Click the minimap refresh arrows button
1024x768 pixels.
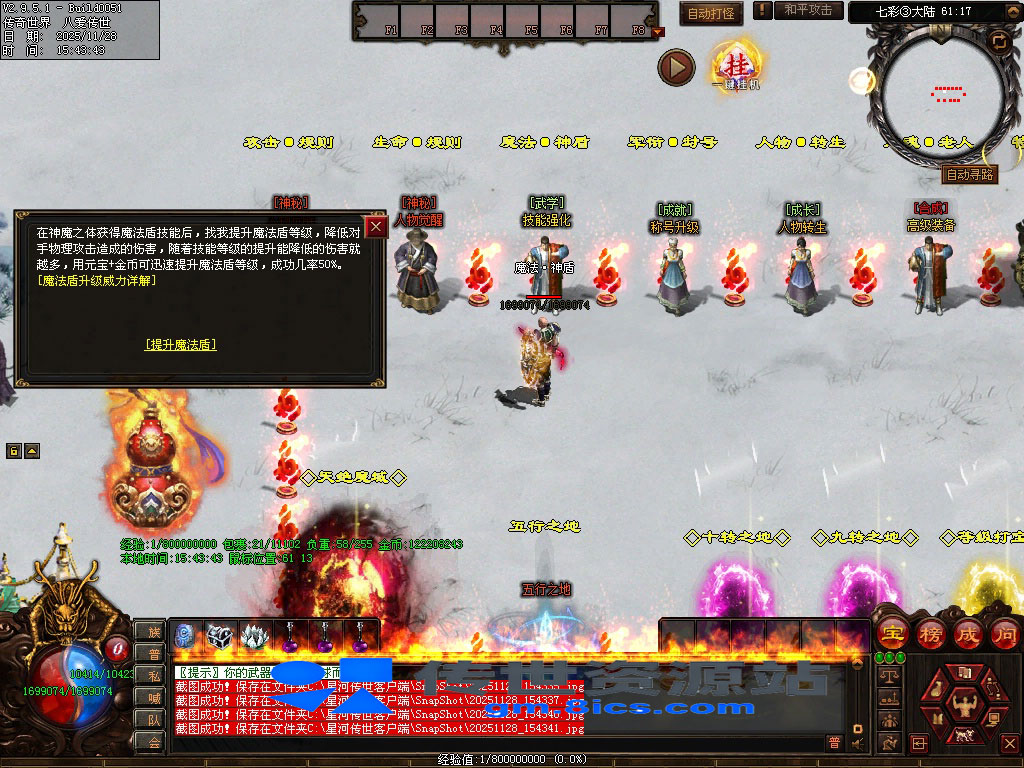(998, 42)
